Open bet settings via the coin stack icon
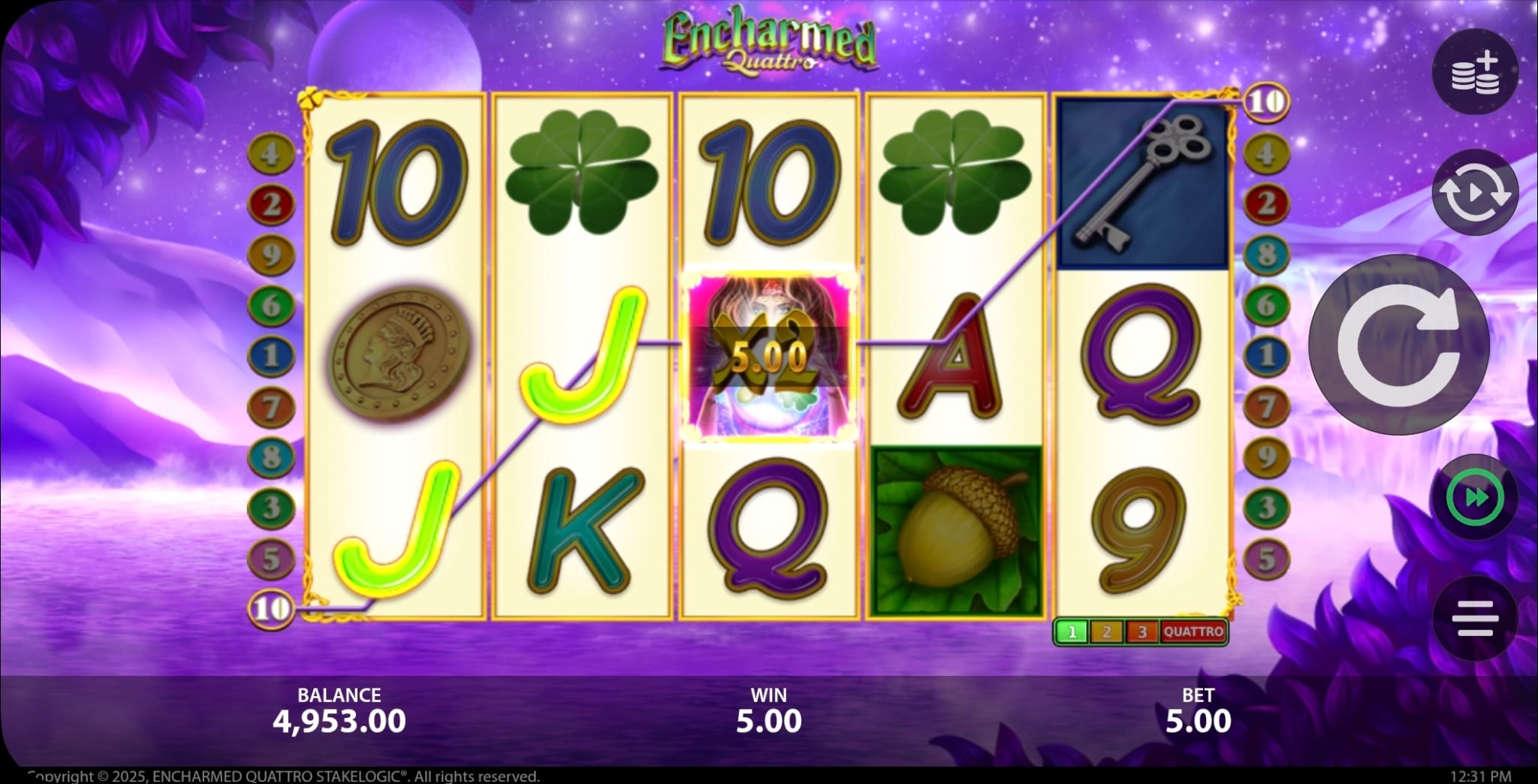 click(x=1475, y=72)
